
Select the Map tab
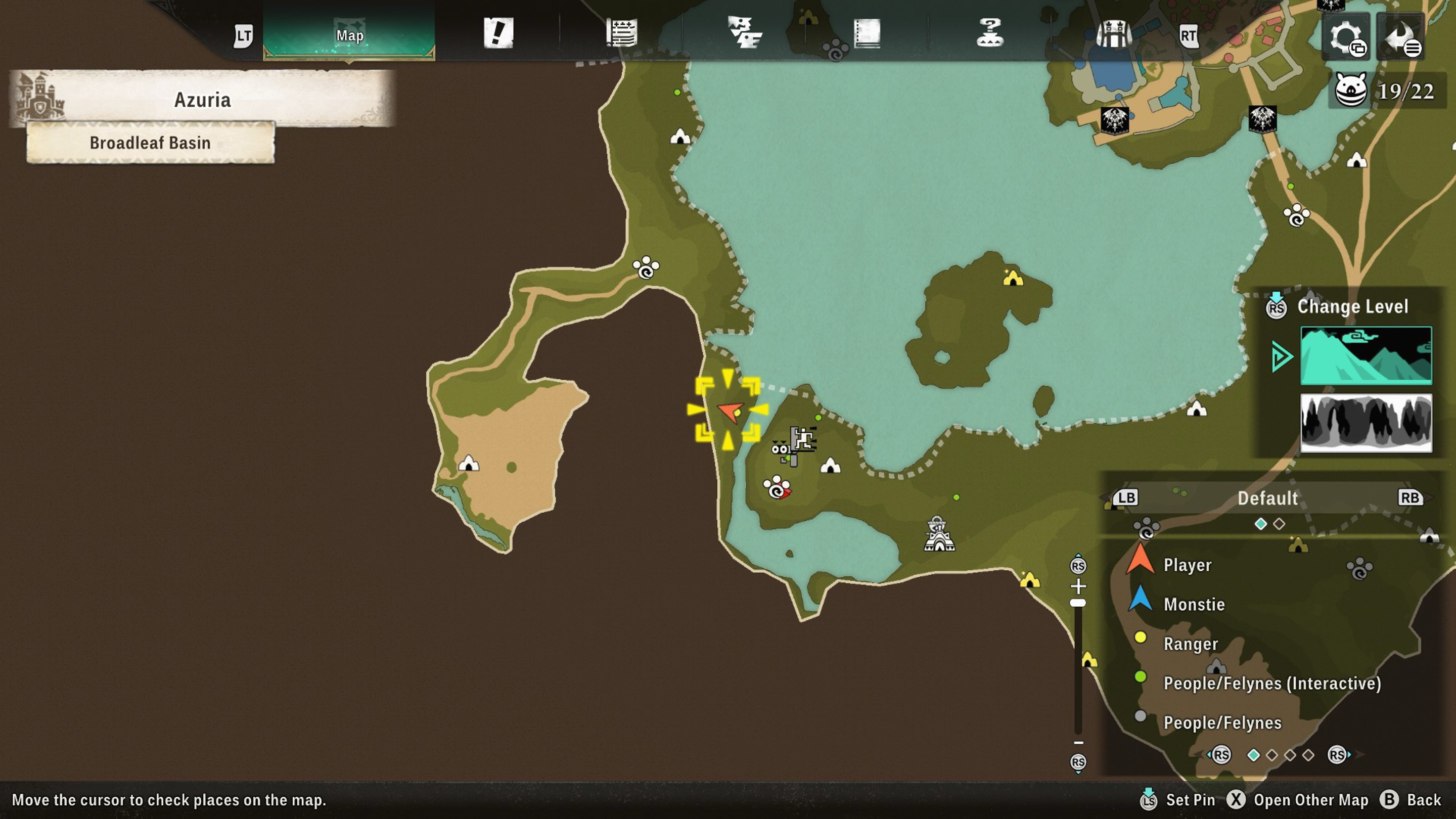[349, 35]
